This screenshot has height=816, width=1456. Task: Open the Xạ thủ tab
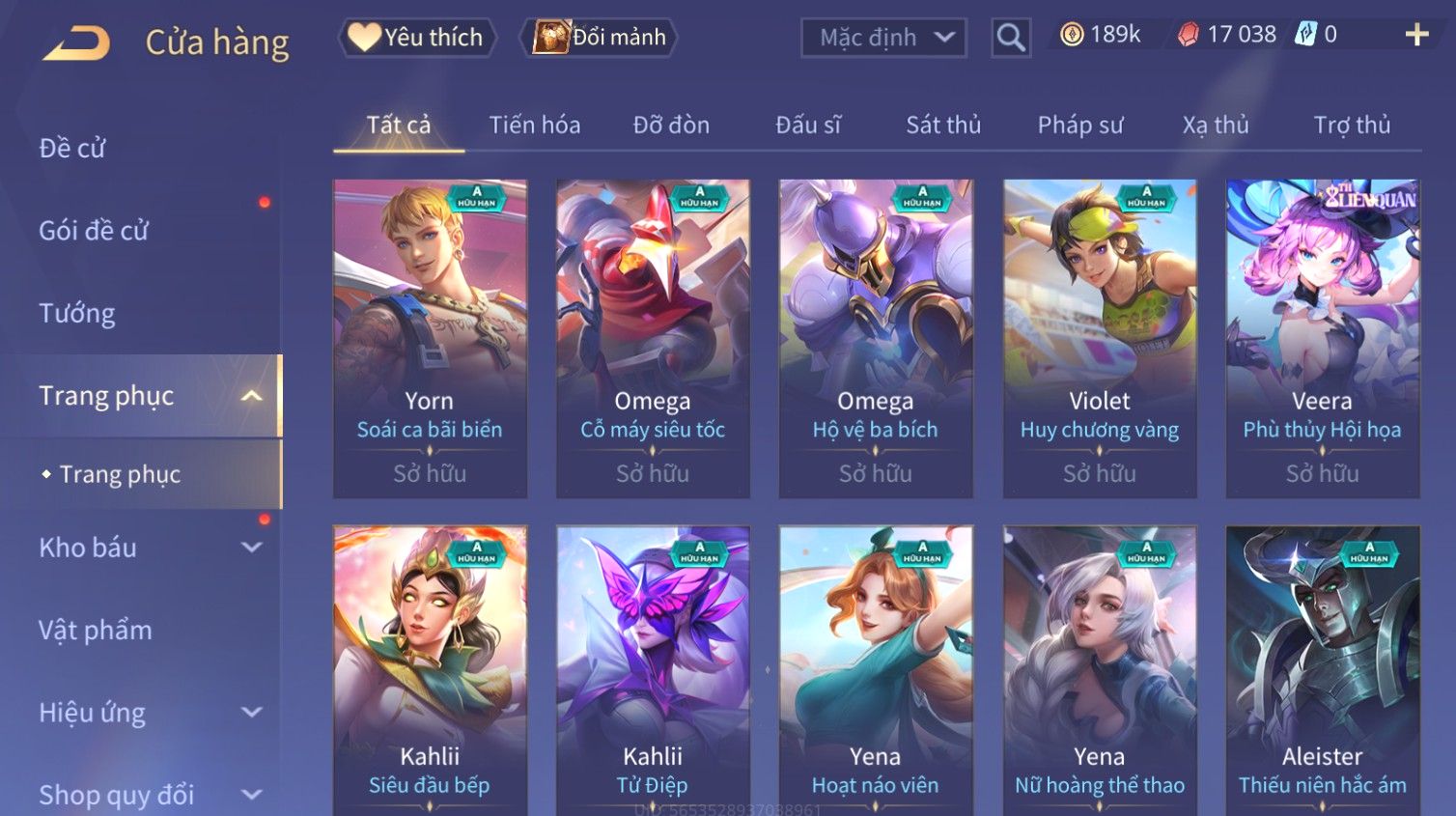tap(1216, 126)
